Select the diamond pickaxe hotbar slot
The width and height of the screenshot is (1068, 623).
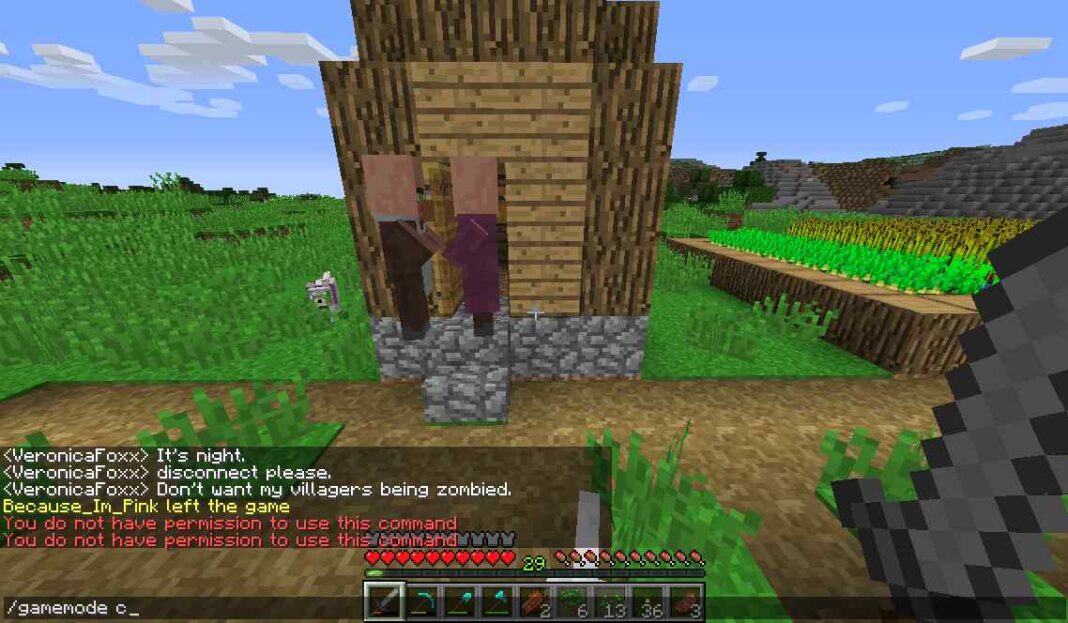coord(422,602)
